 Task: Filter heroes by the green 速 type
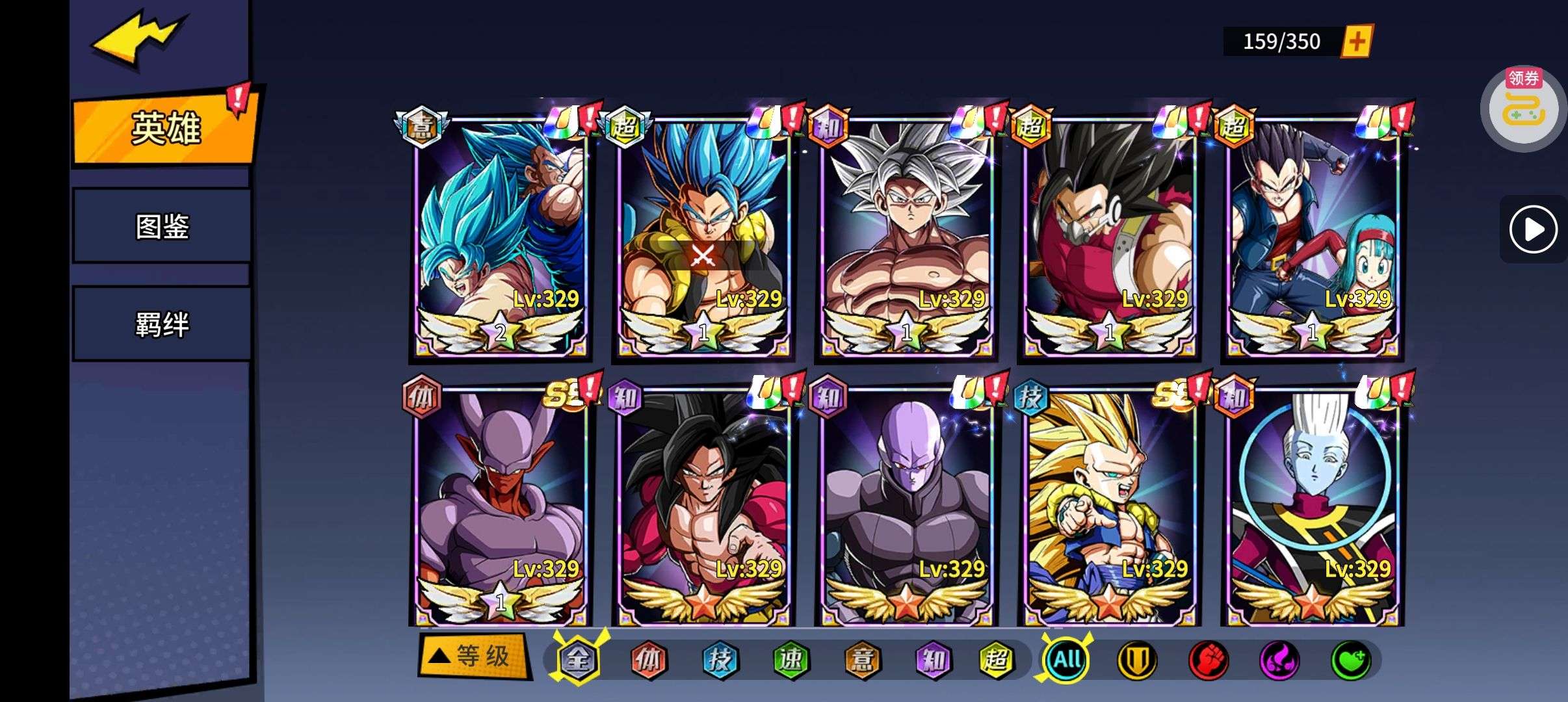791,660
